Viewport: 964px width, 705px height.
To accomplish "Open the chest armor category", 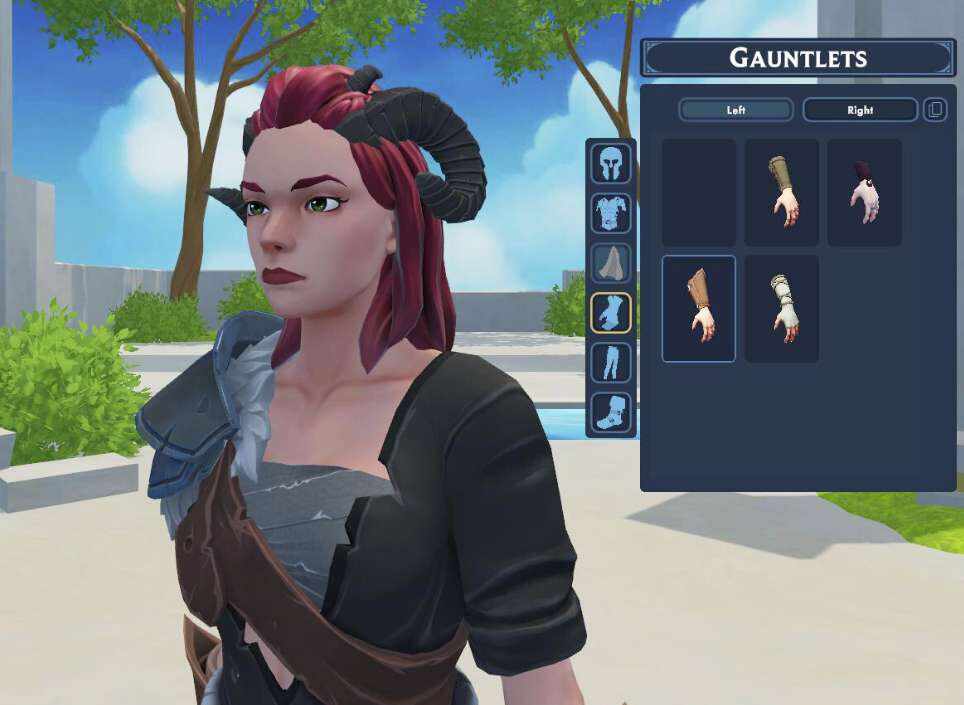I will pos(610,213).
